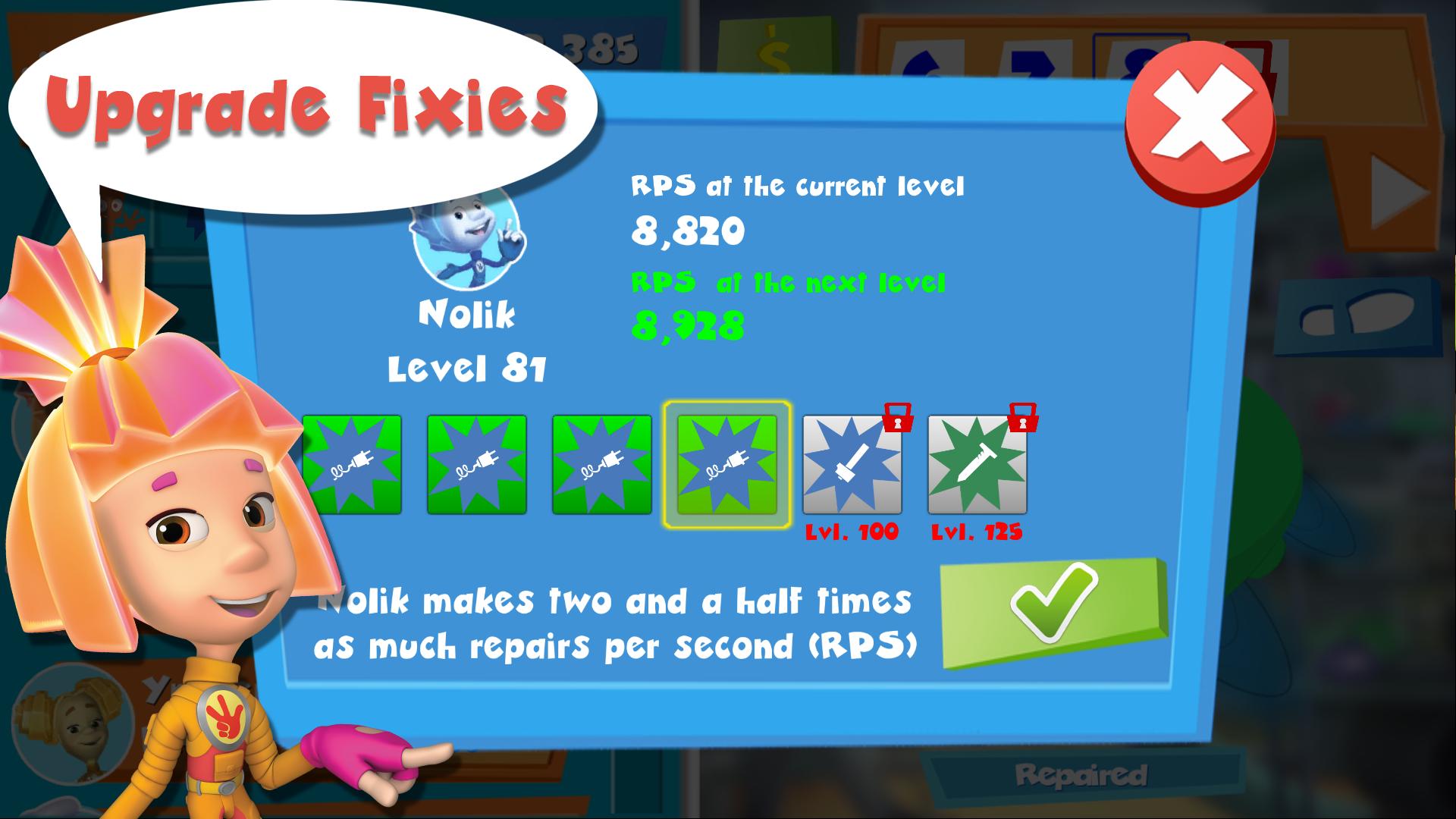Select the second green plug upgrade tile

476,463
